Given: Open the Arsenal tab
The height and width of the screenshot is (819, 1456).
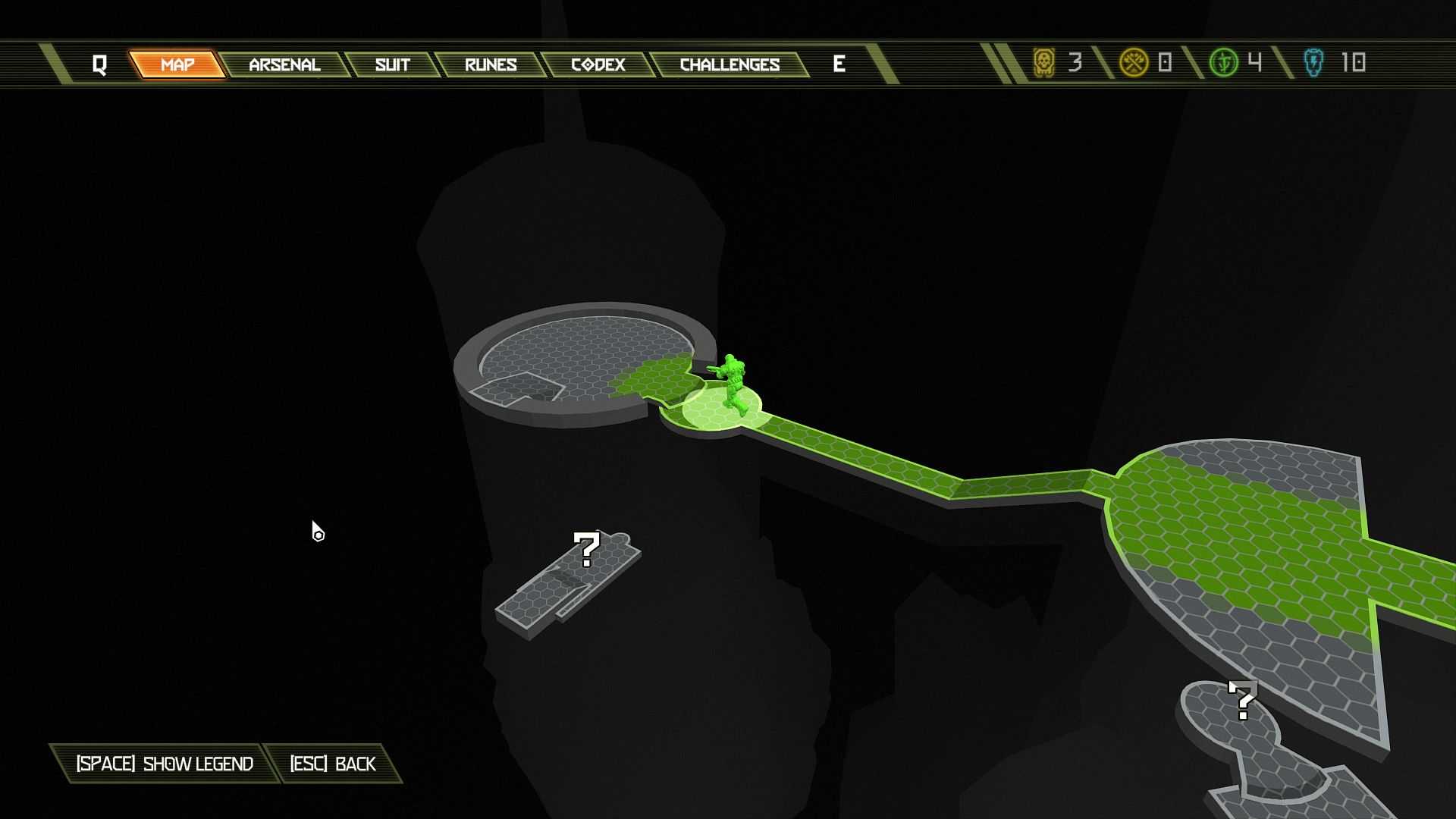Looking at the screenshot, I should click(284, 64).
